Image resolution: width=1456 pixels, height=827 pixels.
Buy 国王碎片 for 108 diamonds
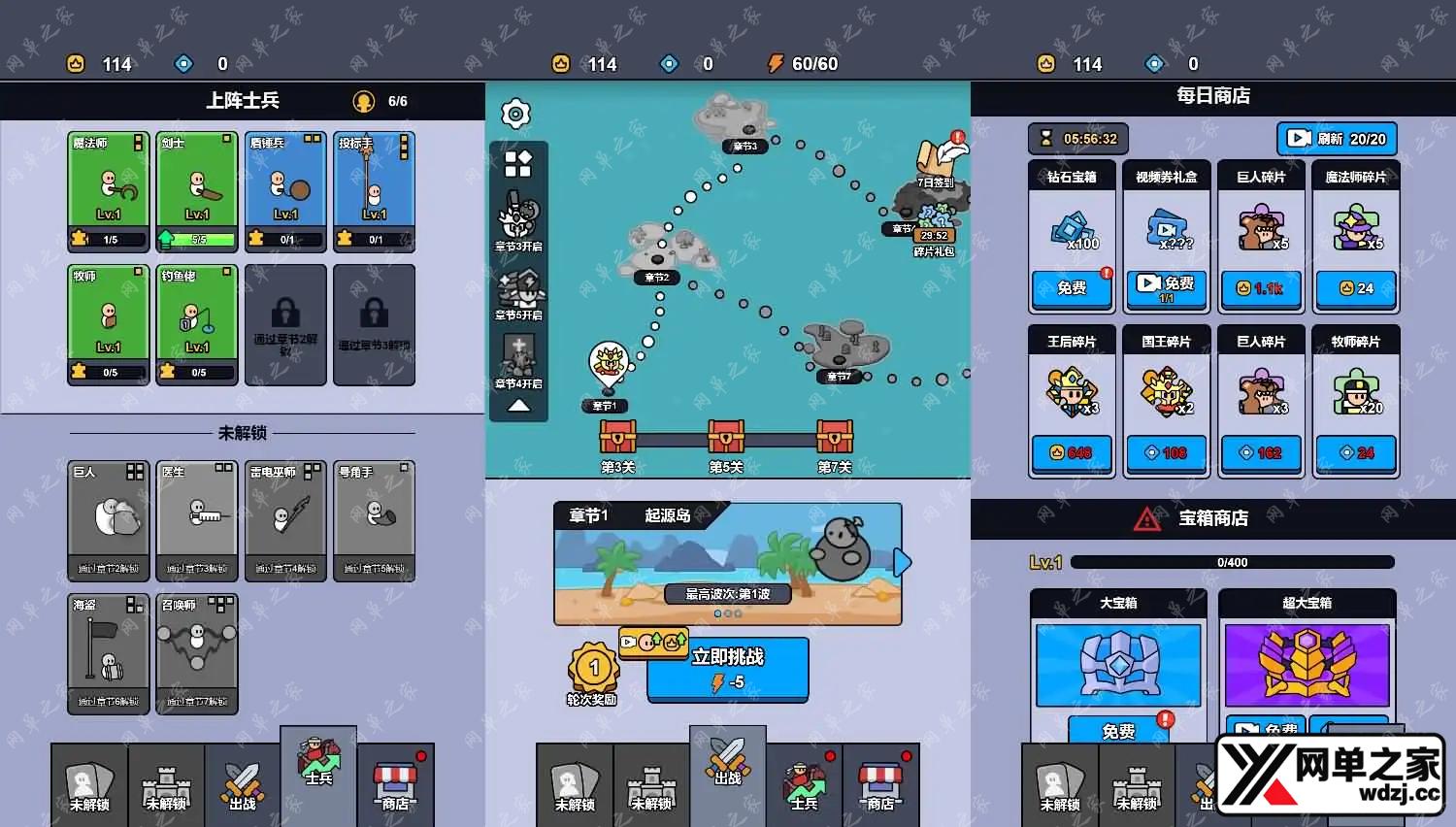pyautogui.click(x=1166, y=452)
